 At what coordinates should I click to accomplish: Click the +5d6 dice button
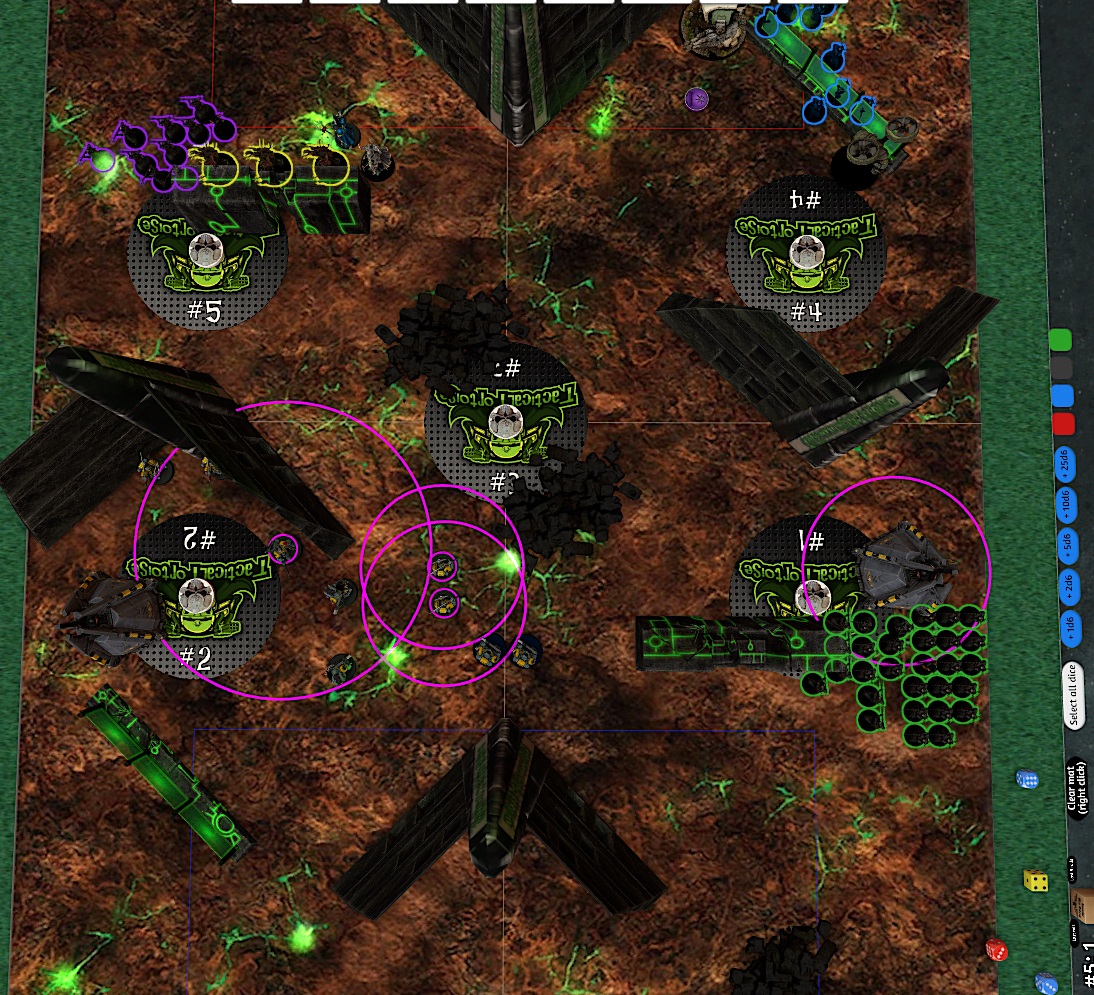point(1067,544)
